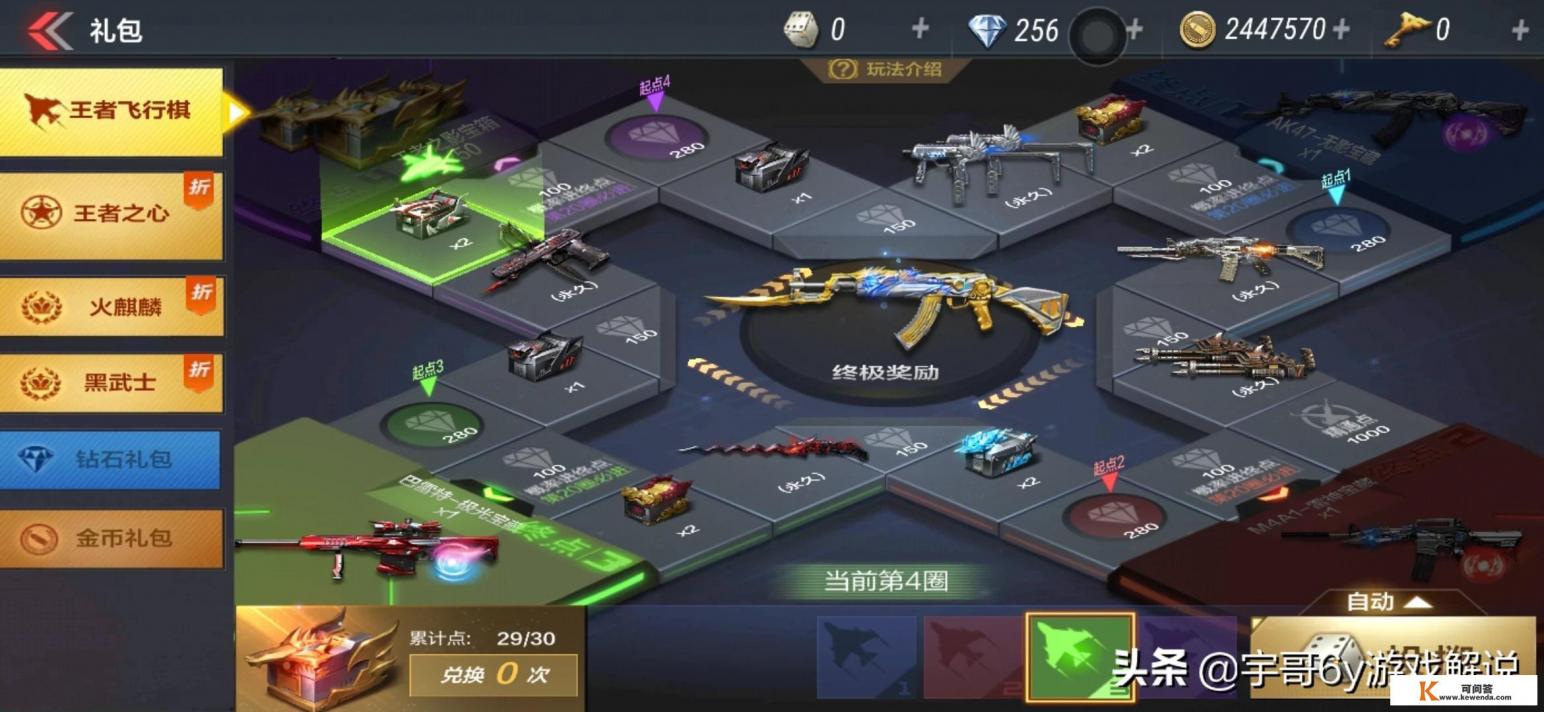Open the 玩法介绍 gameplay introduction

[885, 69]
